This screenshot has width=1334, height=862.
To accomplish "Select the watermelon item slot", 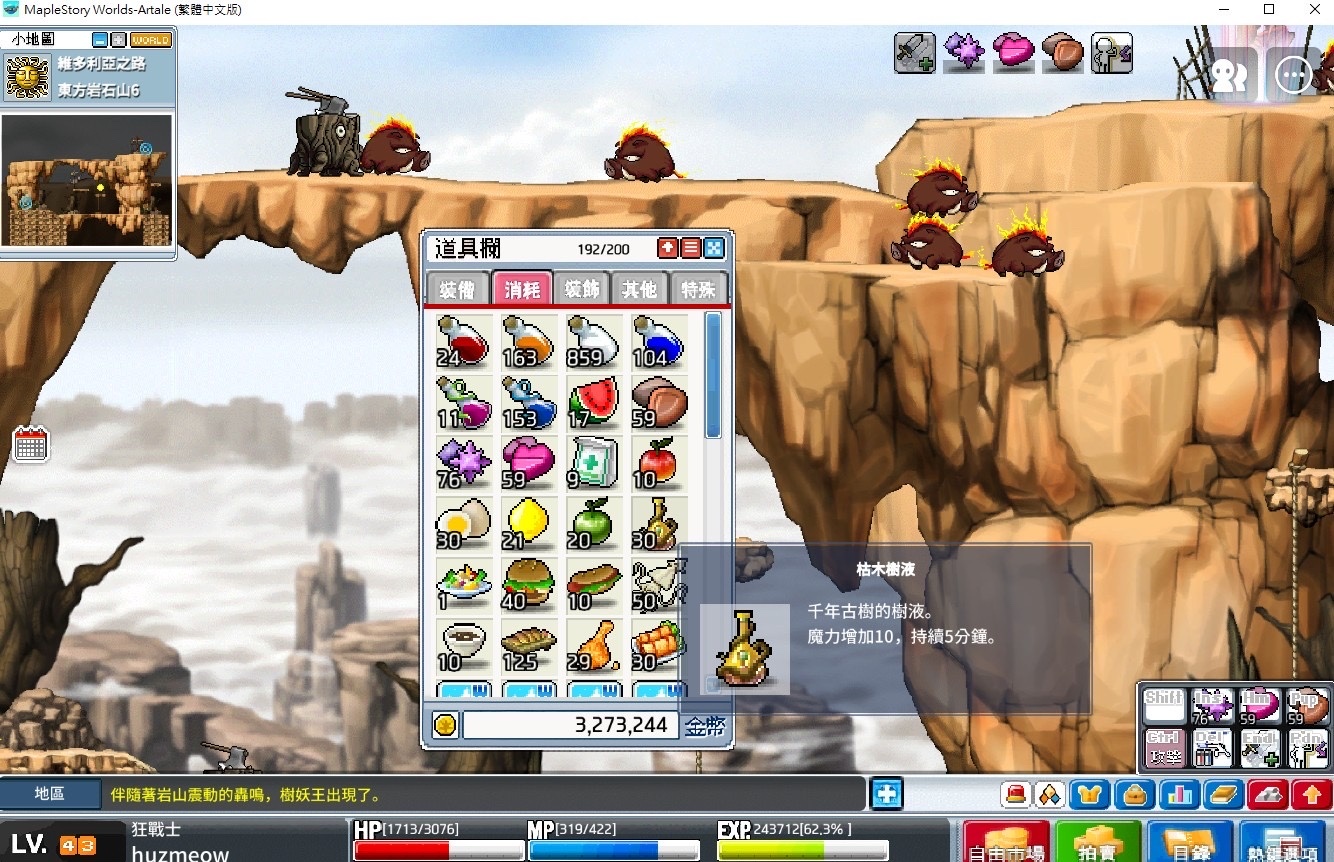I will (x=594, y=402).
